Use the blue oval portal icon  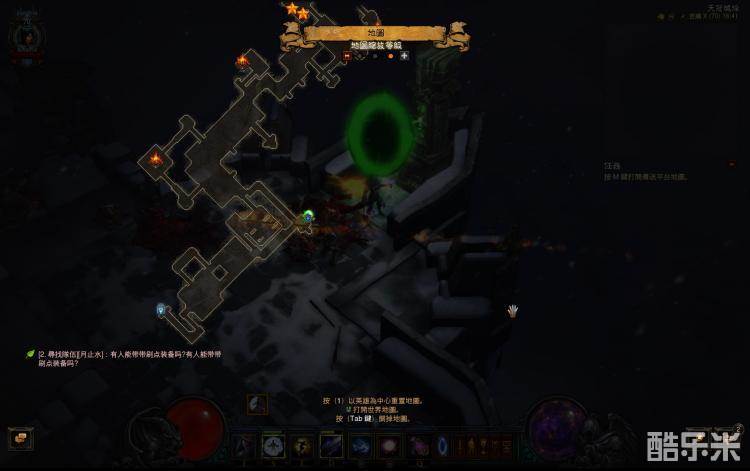pos(442,446)
